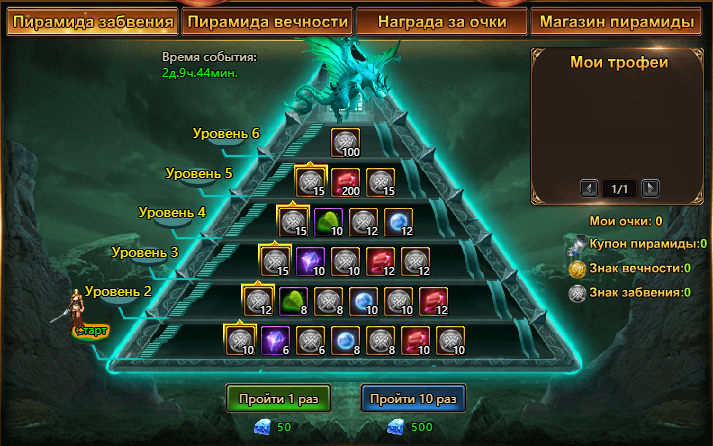
Task: Pick the blue orb on Уровень 2
Action: pos(364,299)
